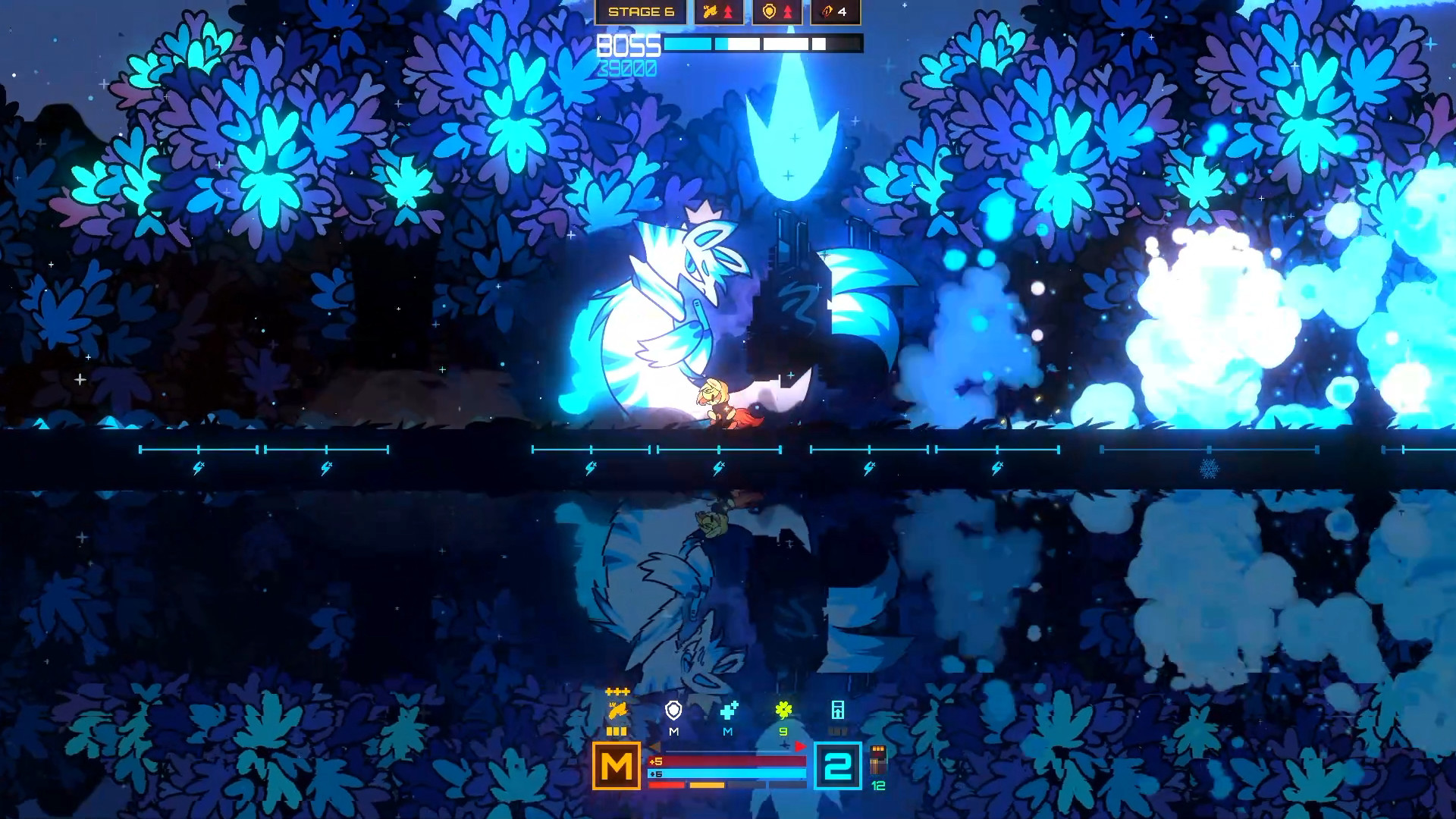
Task: Open the triple-bar ammo pips under the wing icon
Action: coord(617,732)
